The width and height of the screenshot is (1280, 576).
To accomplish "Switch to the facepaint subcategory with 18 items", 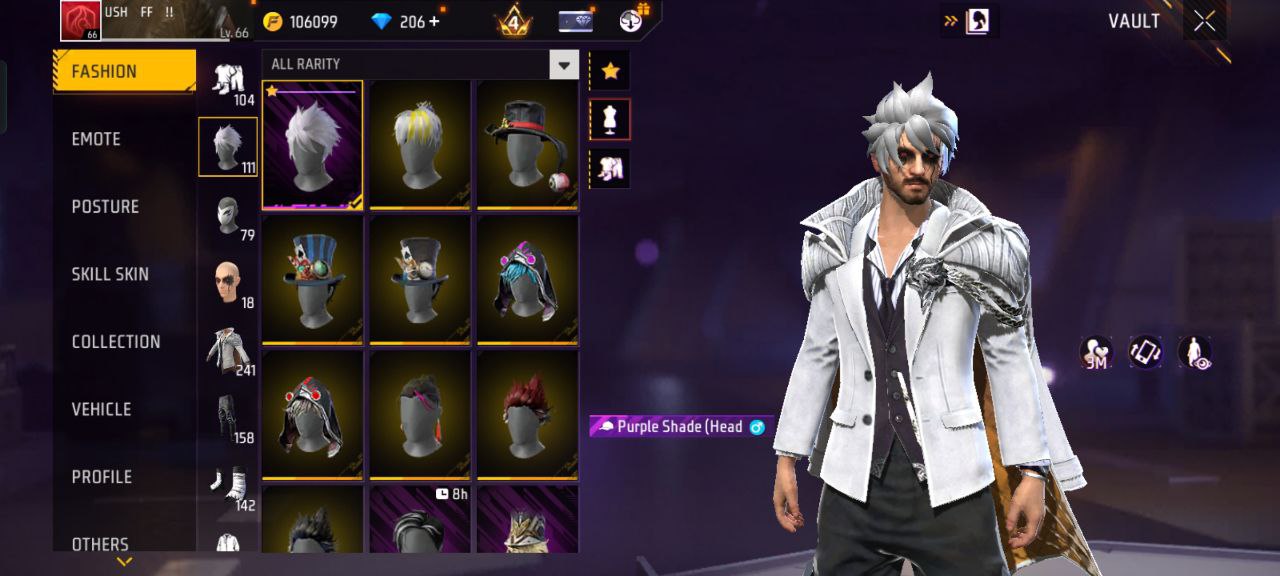I will pyautogui.click(x=228, y=284).
